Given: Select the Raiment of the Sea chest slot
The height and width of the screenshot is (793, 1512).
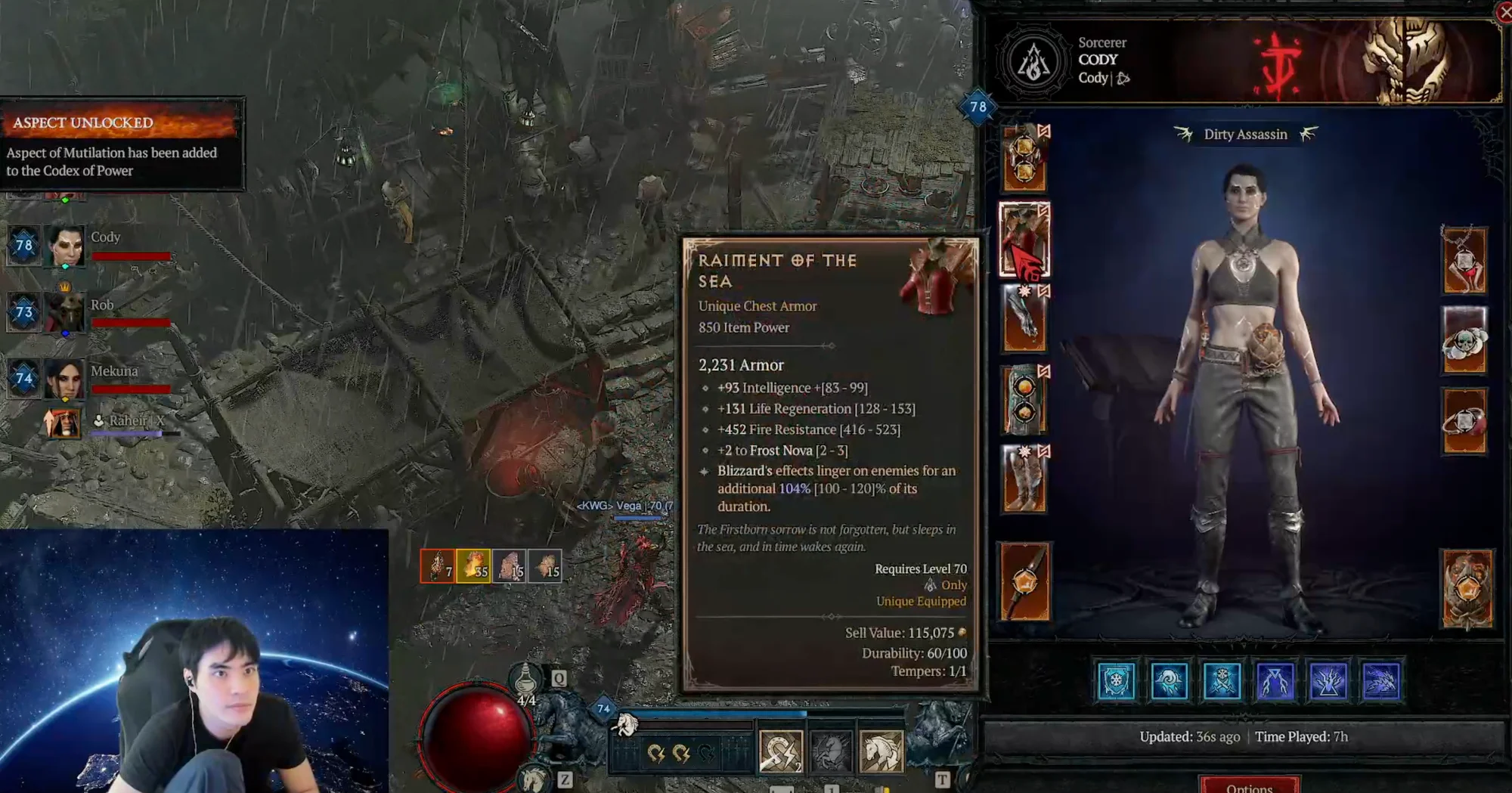Looking at the screenshot, I should click(x=1024, y=240).
